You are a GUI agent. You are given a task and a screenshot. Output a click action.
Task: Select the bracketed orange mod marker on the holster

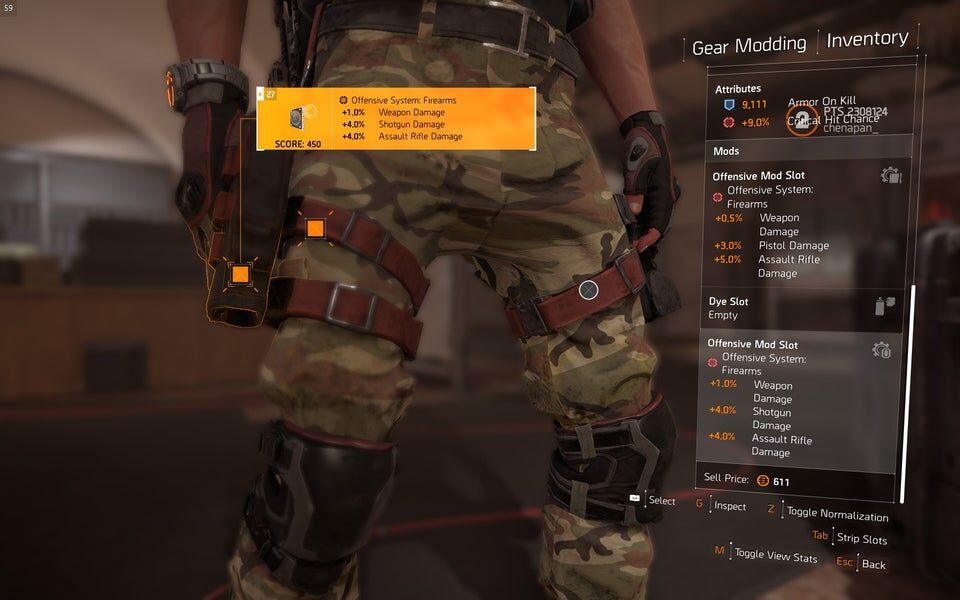[x=240, y=274]
